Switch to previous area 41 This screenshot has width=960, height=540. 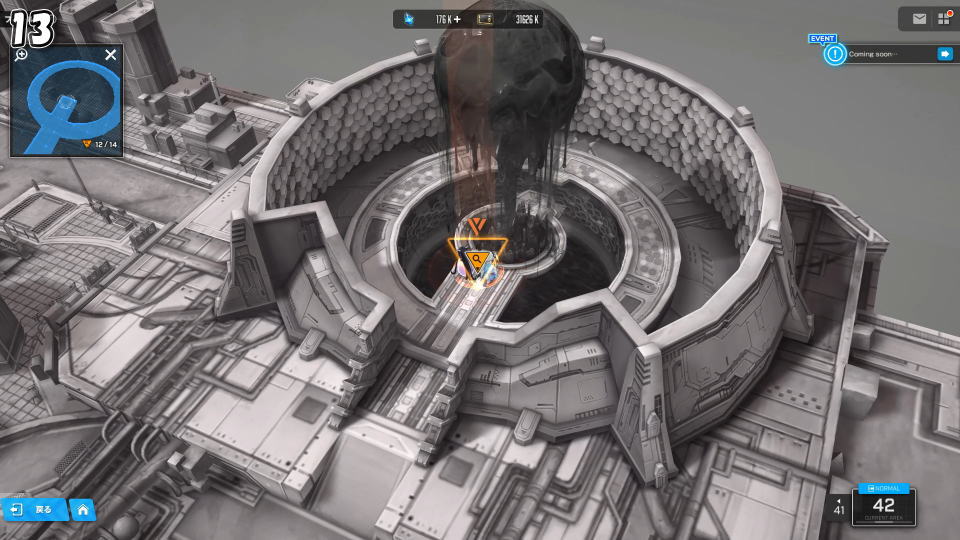(x=838, y=506)
